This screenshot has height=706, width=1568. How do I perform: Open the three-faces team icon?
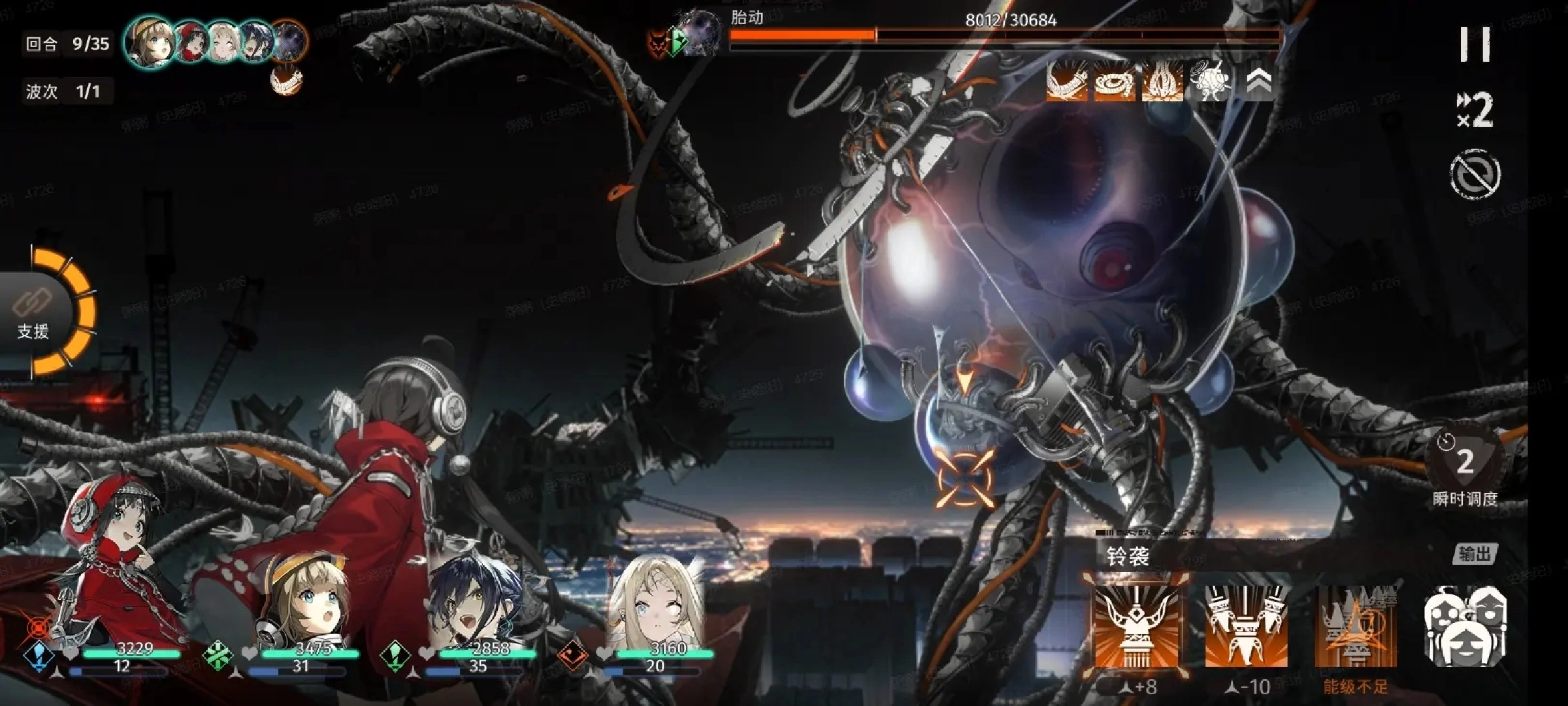1466,626
